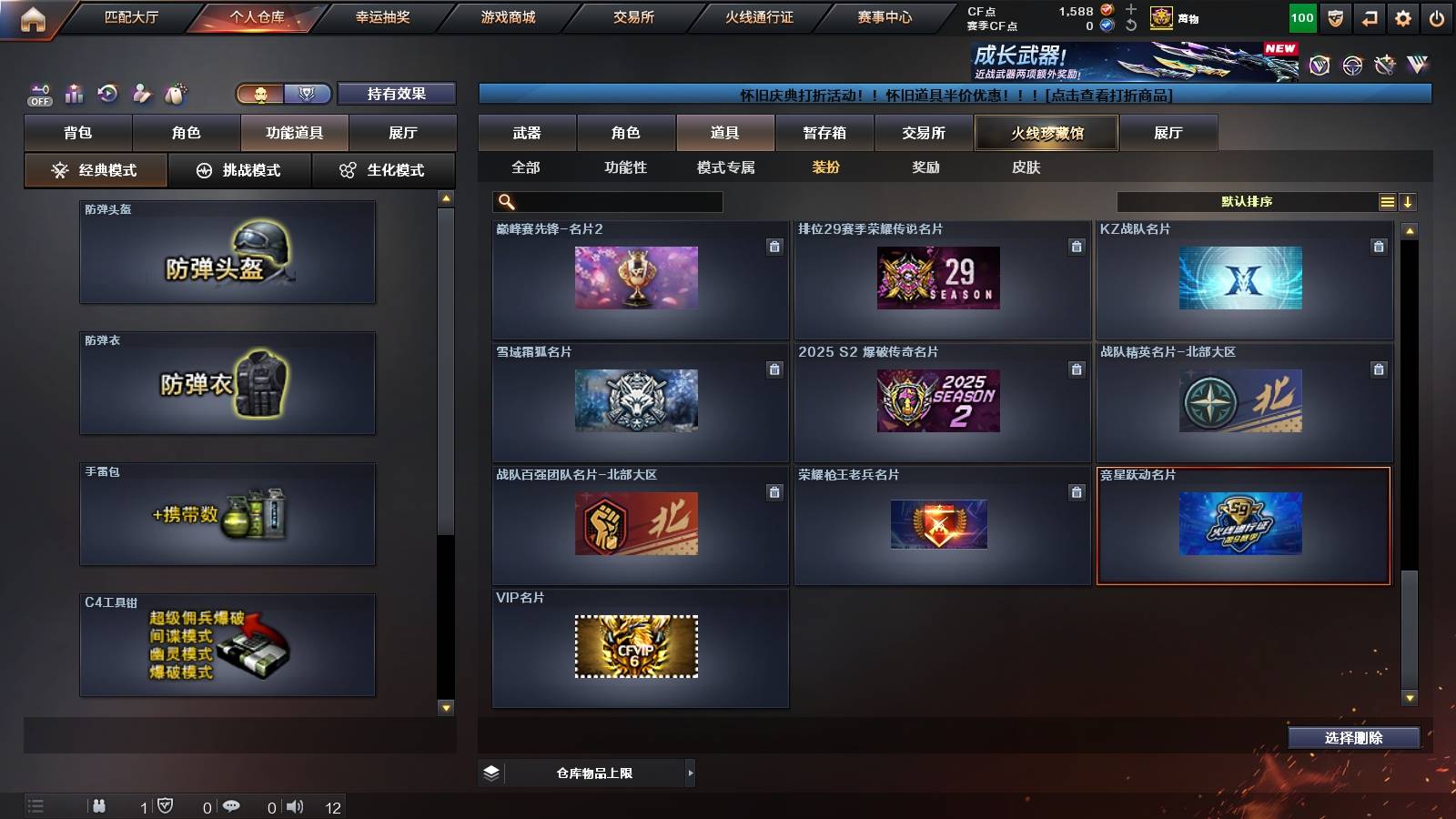The height and width of the screenshot is (819, 1456).
Task: Open the replay playback icon near top left
Action: 108,93
